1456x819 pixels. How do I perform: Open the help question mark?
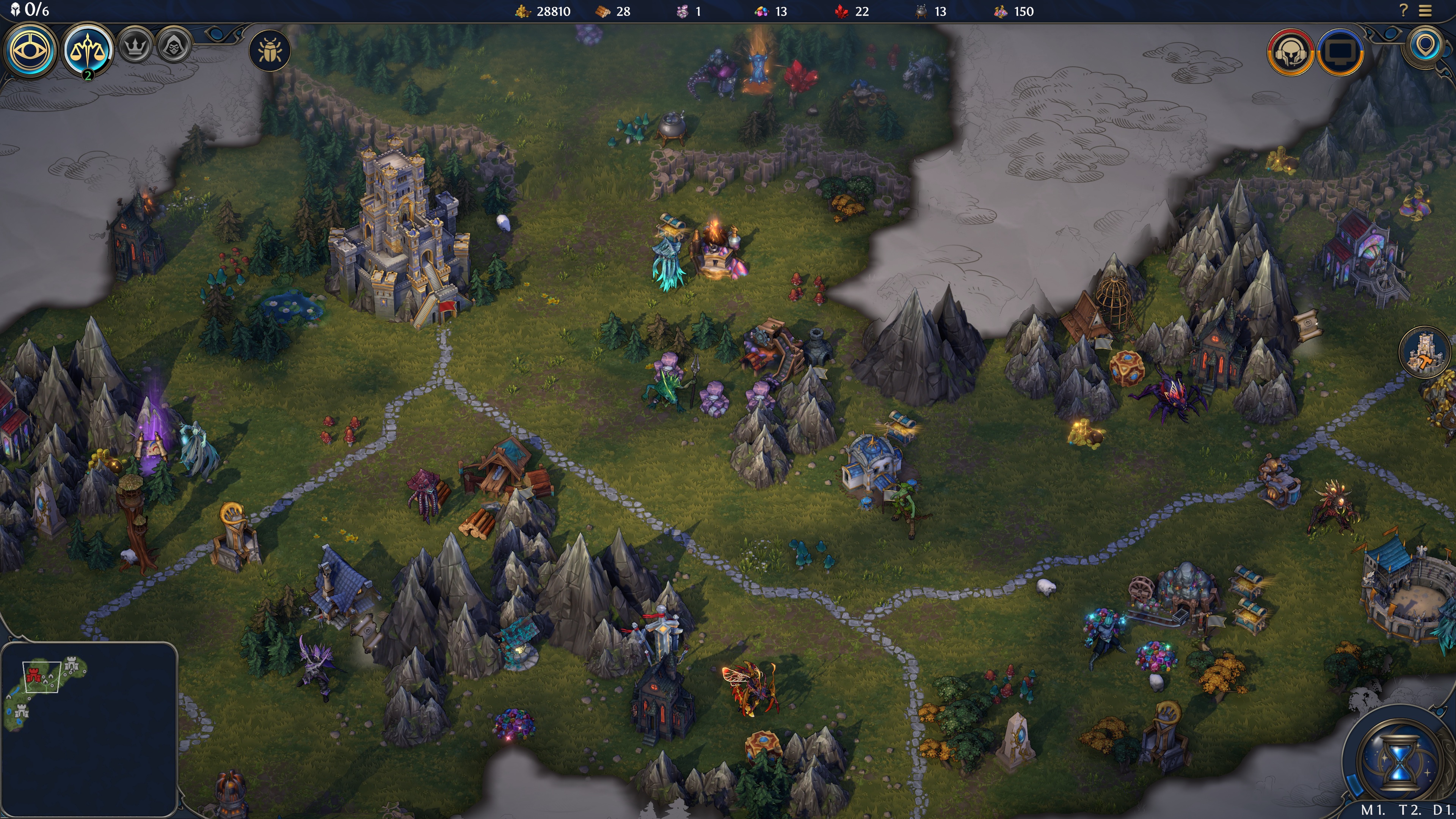[1403, 10]
